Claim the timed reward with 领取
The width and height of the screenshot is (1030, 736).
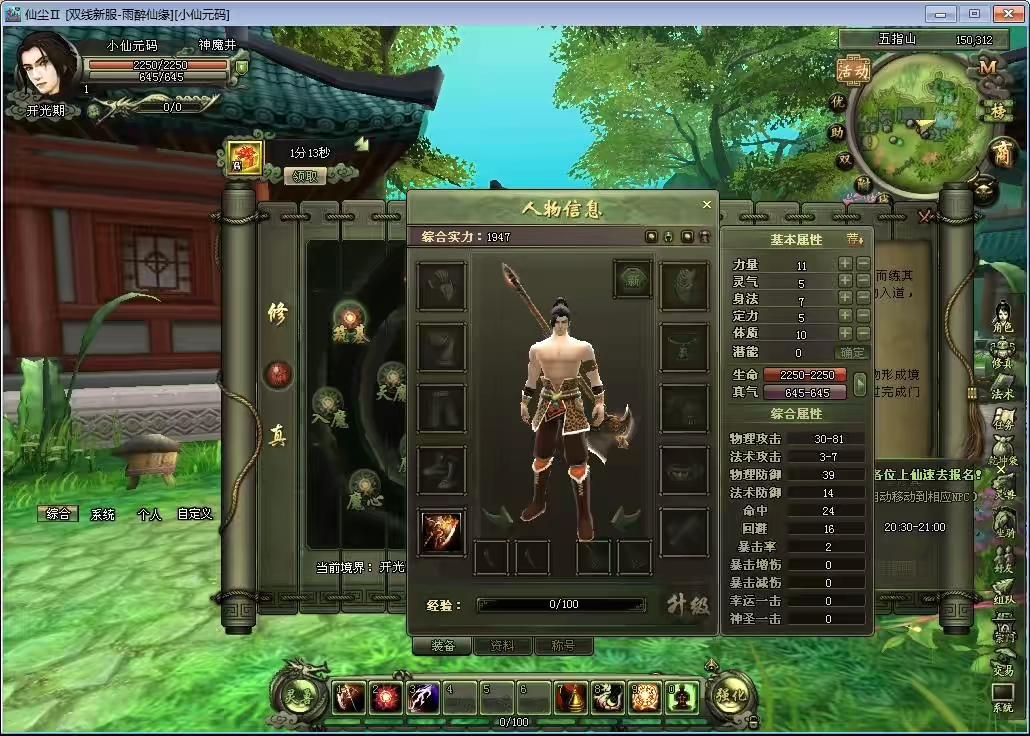click(308, 176)
